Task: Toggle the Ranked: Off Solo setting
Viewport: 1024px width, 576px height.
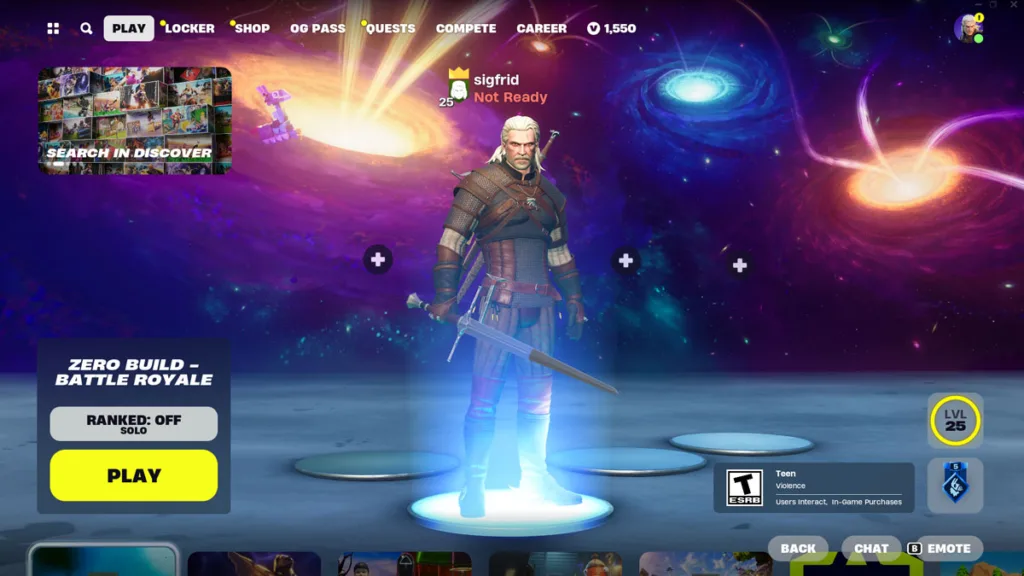Action: (134, 424)
